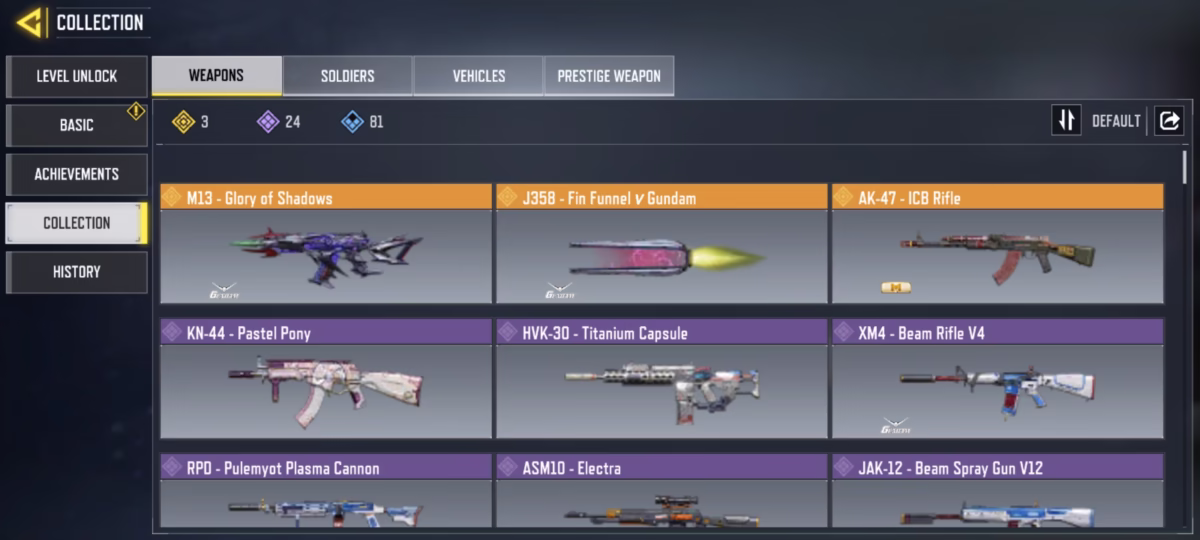Open the Basic section
Screen dimensions: 1200x540
(76, 125)
